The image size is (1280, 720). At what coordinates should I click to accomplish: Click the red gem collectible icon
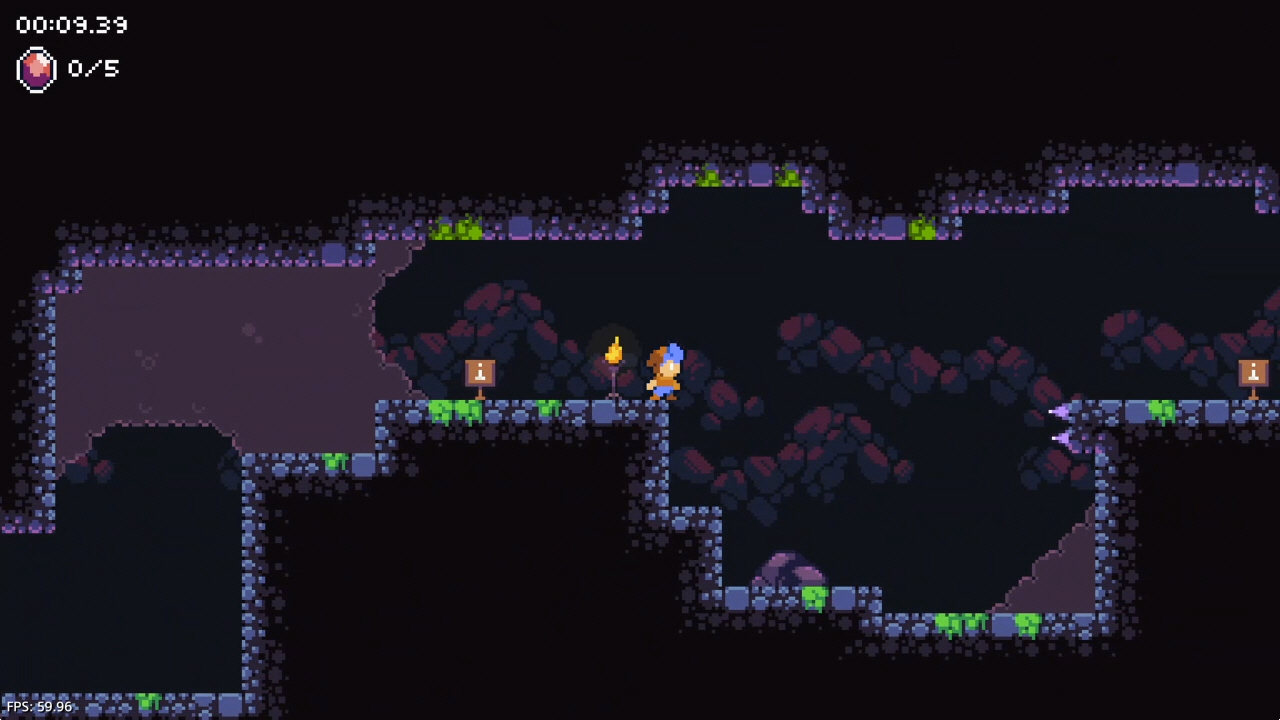[x=36, y=70]
